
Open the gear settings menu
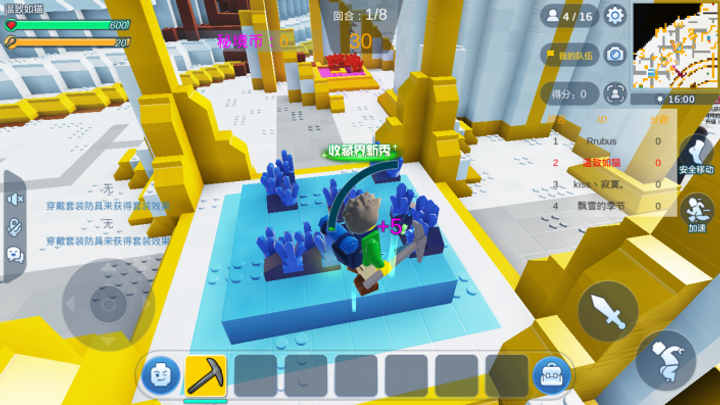pos(615,16)
